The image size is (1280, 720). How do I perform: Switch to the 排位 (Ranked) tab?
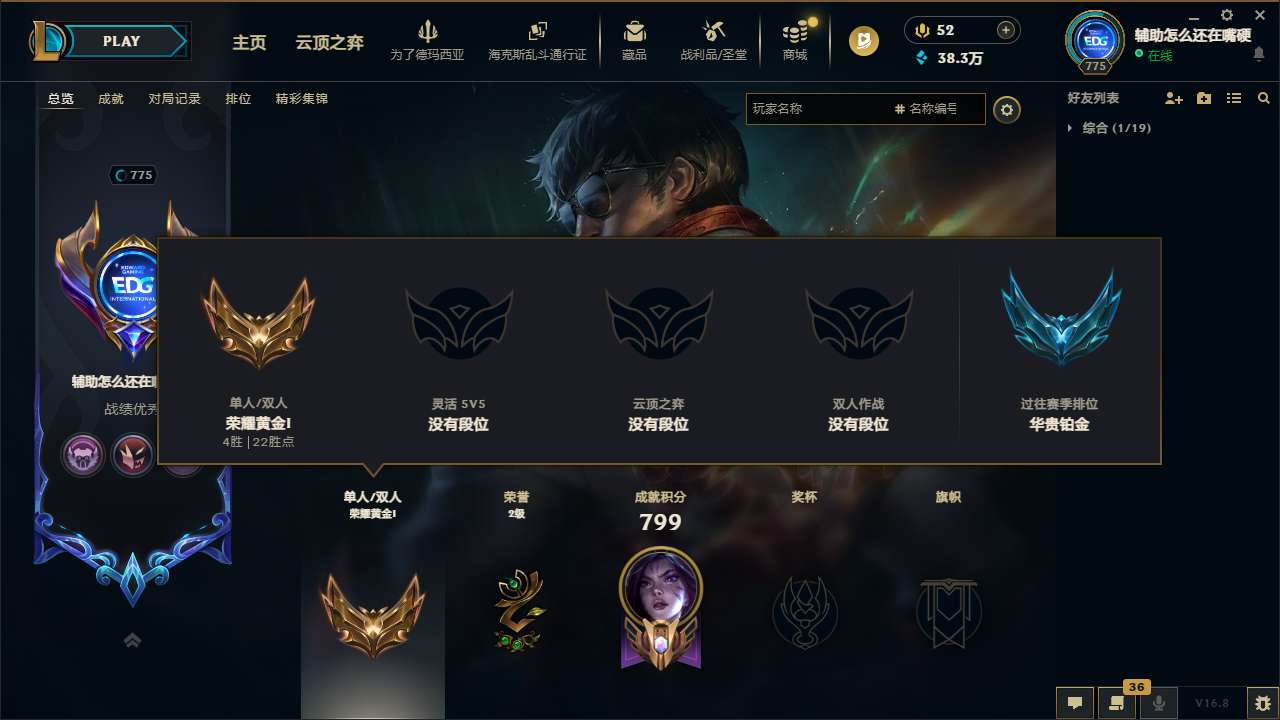click(x=238, y=99)
